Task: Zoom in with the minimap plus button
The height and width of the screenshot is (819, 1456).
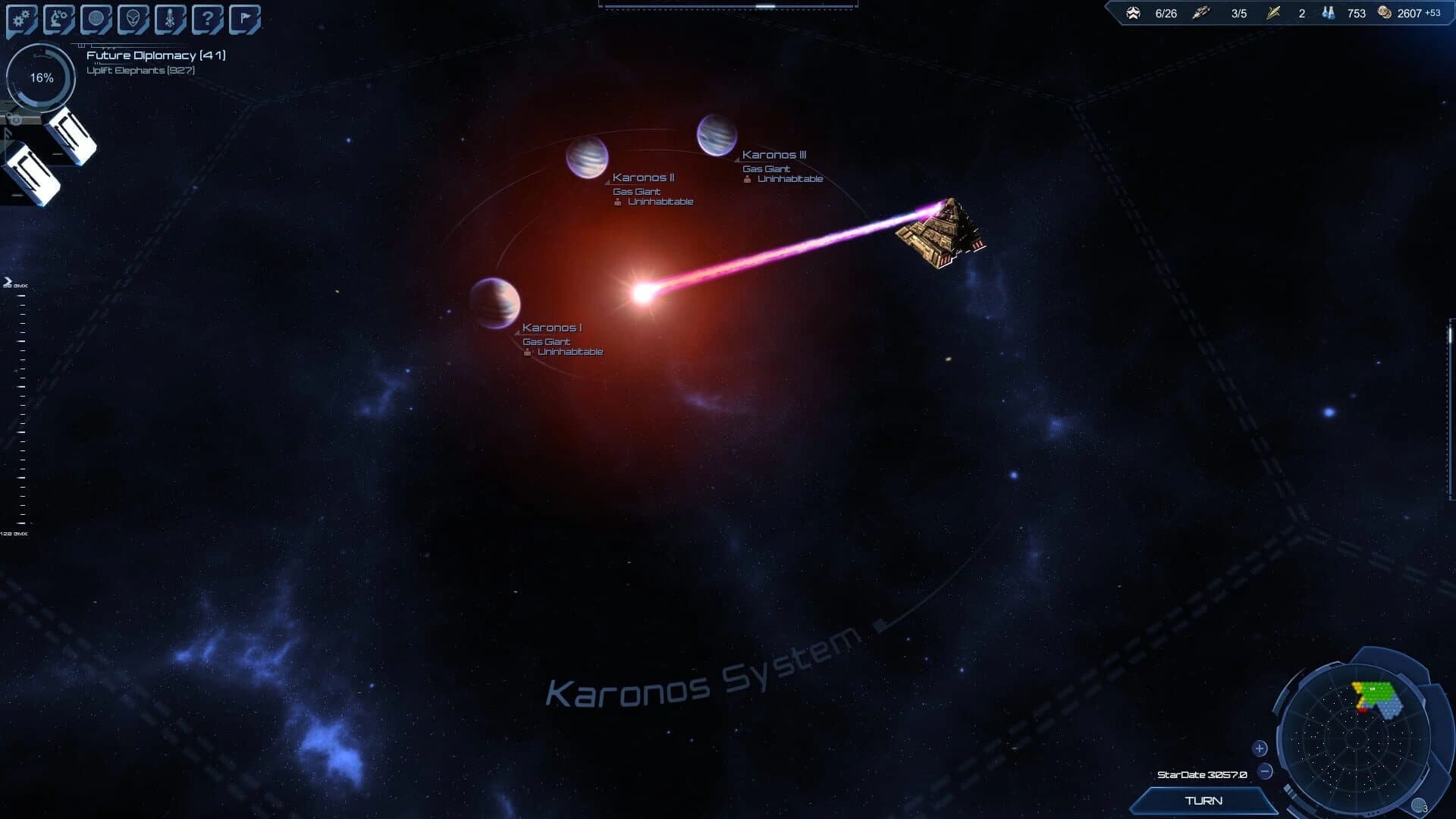Action: tap(1259, 748)
